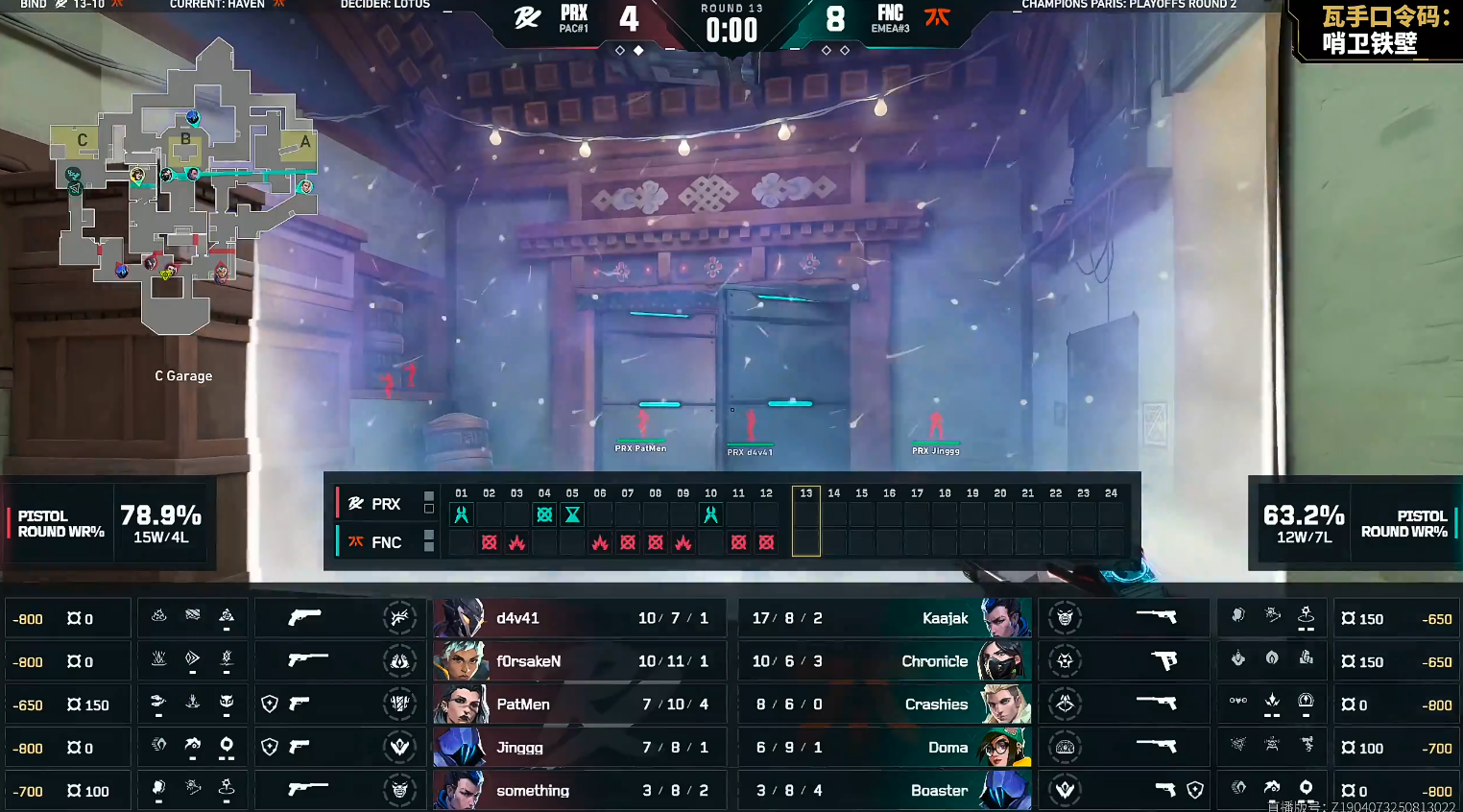Image resolution: width=1463 pixels, height=812 pixels.
Task: Click Jinggg's name in the scoreboard
Action: click(519, 748)
